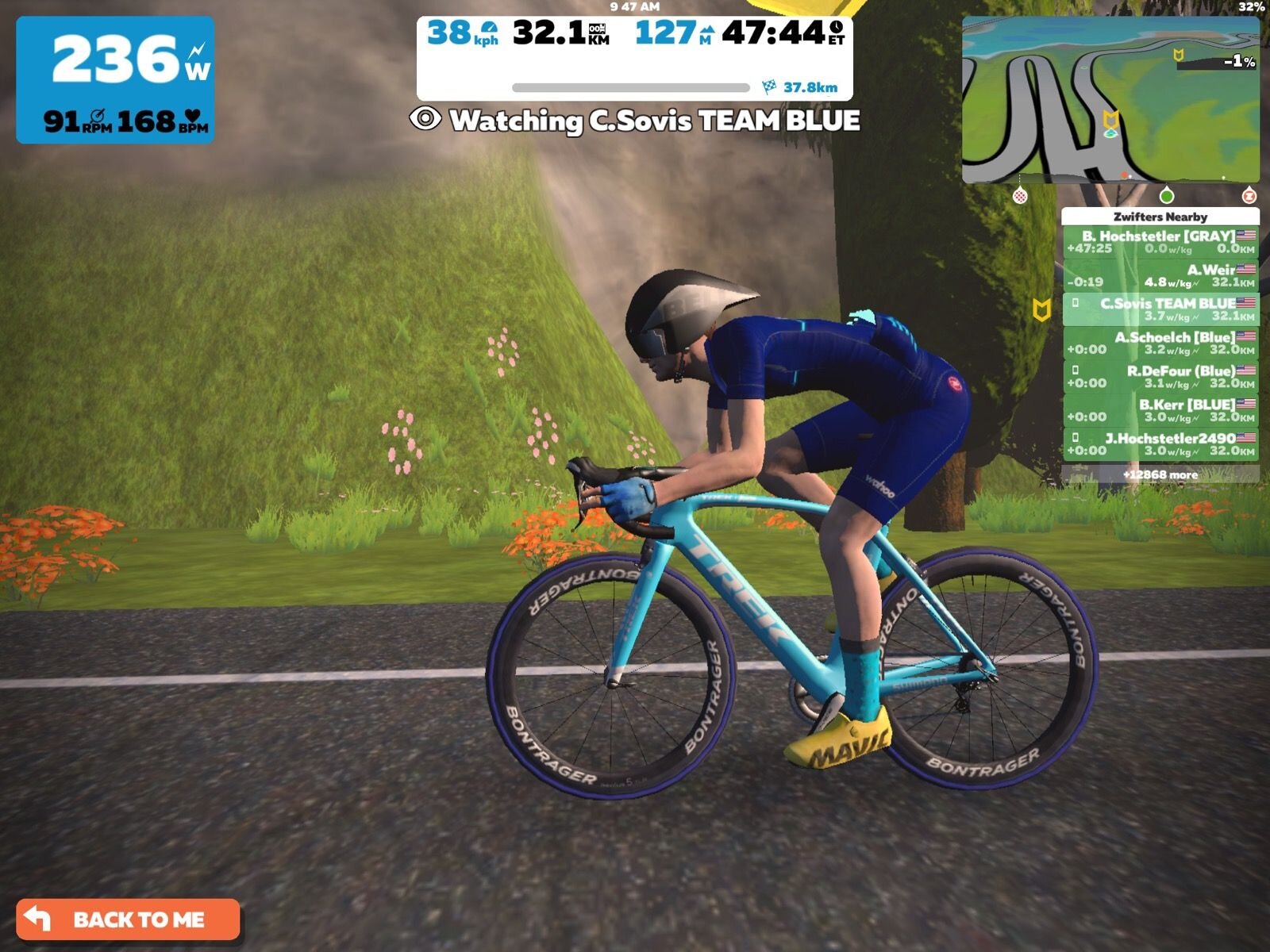Open the minimap view
This screenshot has width=1270, height=952.
(x=1110, y=101)
